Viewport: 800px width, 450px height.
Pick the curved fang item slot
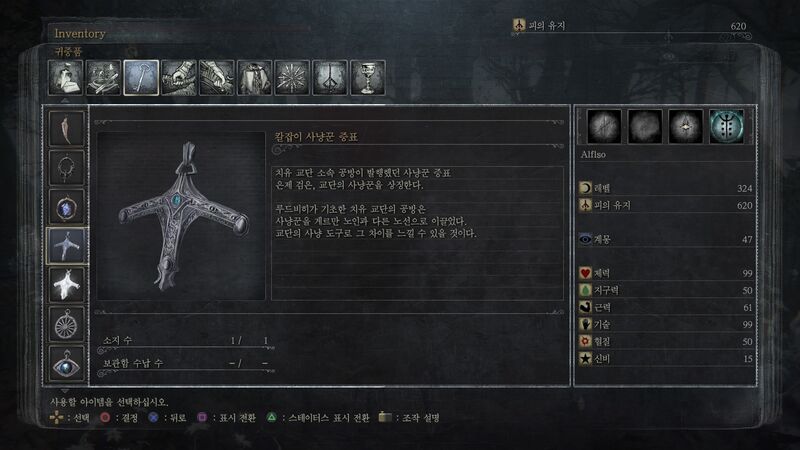click(x=68, y=129)
